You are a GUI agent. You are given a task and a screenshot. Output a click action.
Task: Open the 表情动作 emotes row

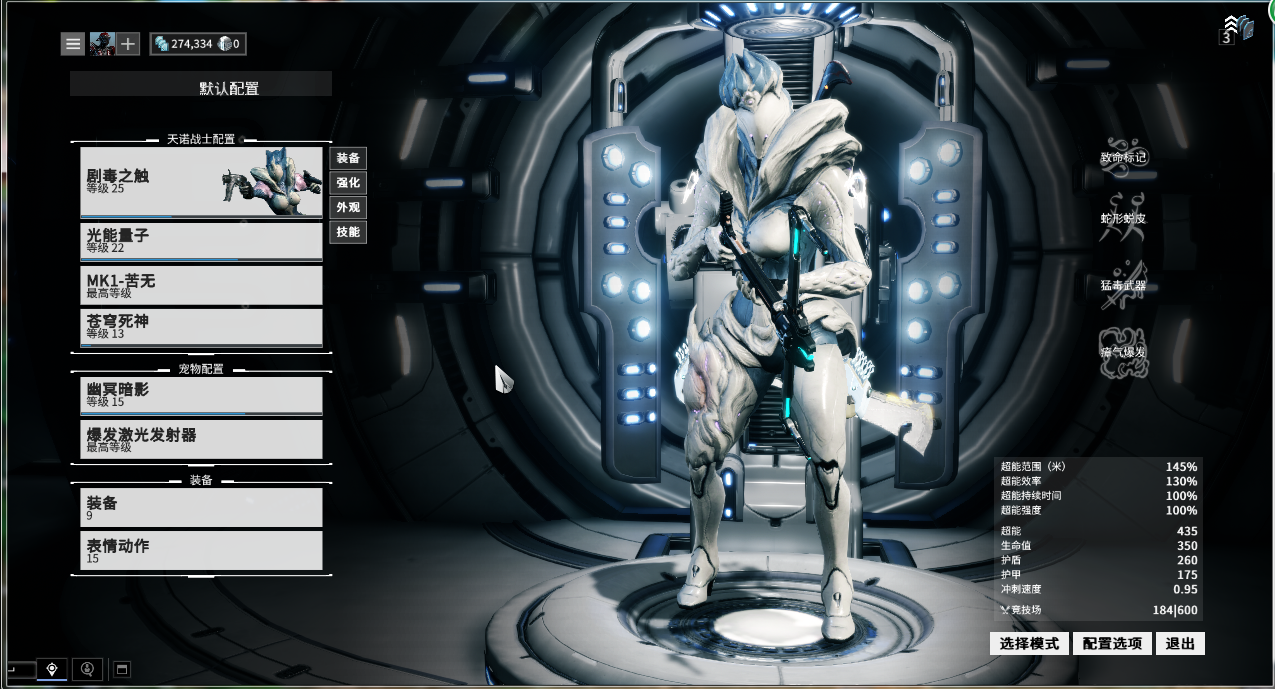pyautogui.click(x=201, y=551)
